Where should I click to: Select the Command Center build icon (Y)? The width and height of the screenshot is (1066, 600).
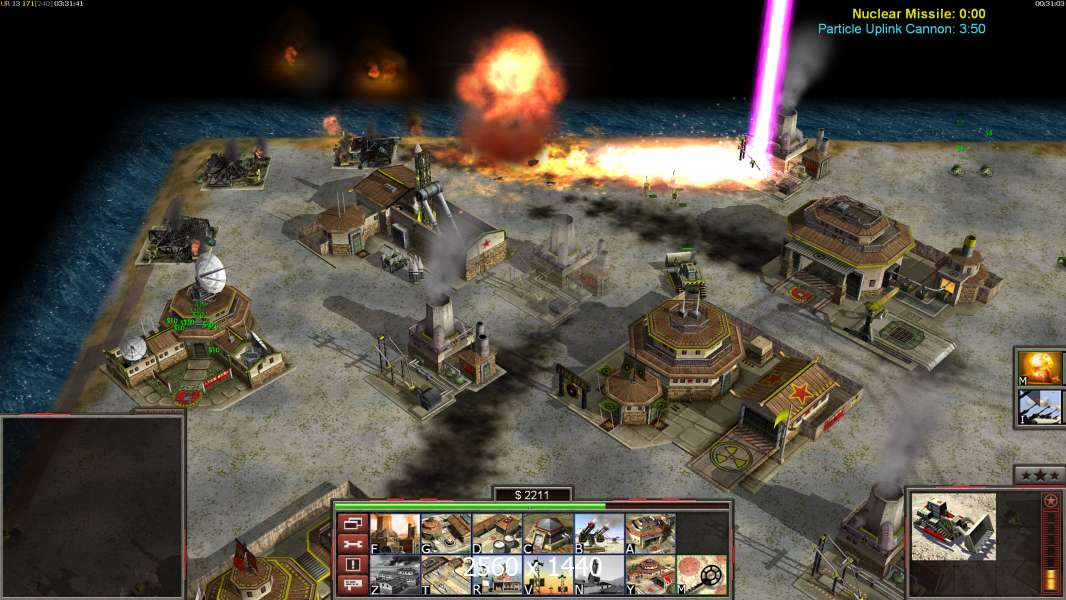point(650,575)
